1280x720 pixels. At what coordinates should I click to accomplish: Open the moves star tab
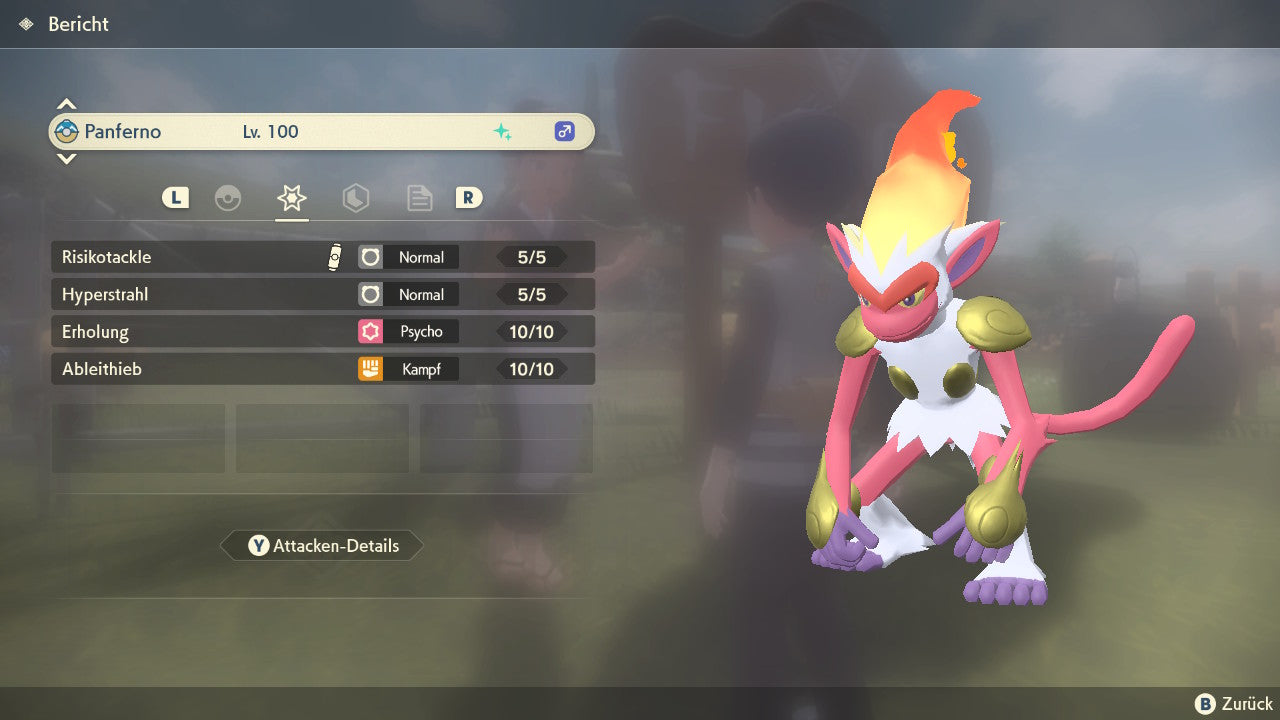point(292,198)
